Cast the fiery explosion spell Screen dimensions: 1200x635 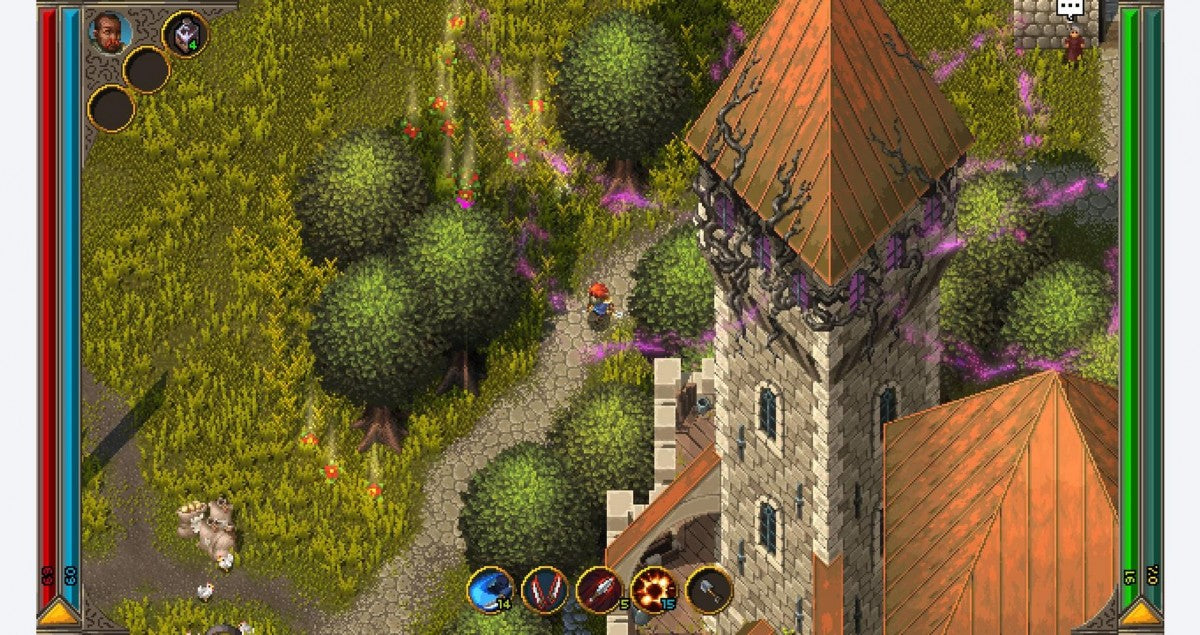654,590
